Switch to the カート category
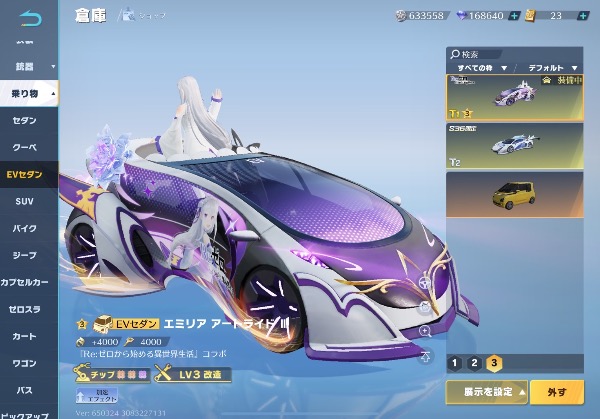This screenshot has height=419, width=600. pyautogui.click(x=26, y=336)
